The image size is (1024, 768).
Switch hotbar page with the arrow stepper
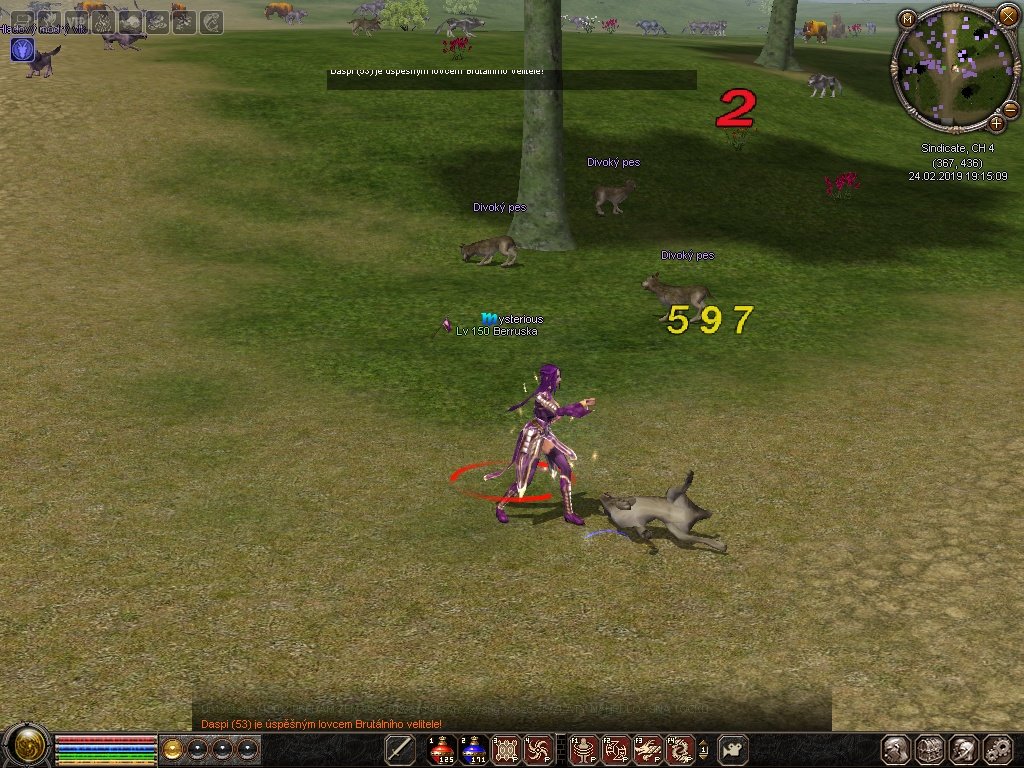[703, 749]
